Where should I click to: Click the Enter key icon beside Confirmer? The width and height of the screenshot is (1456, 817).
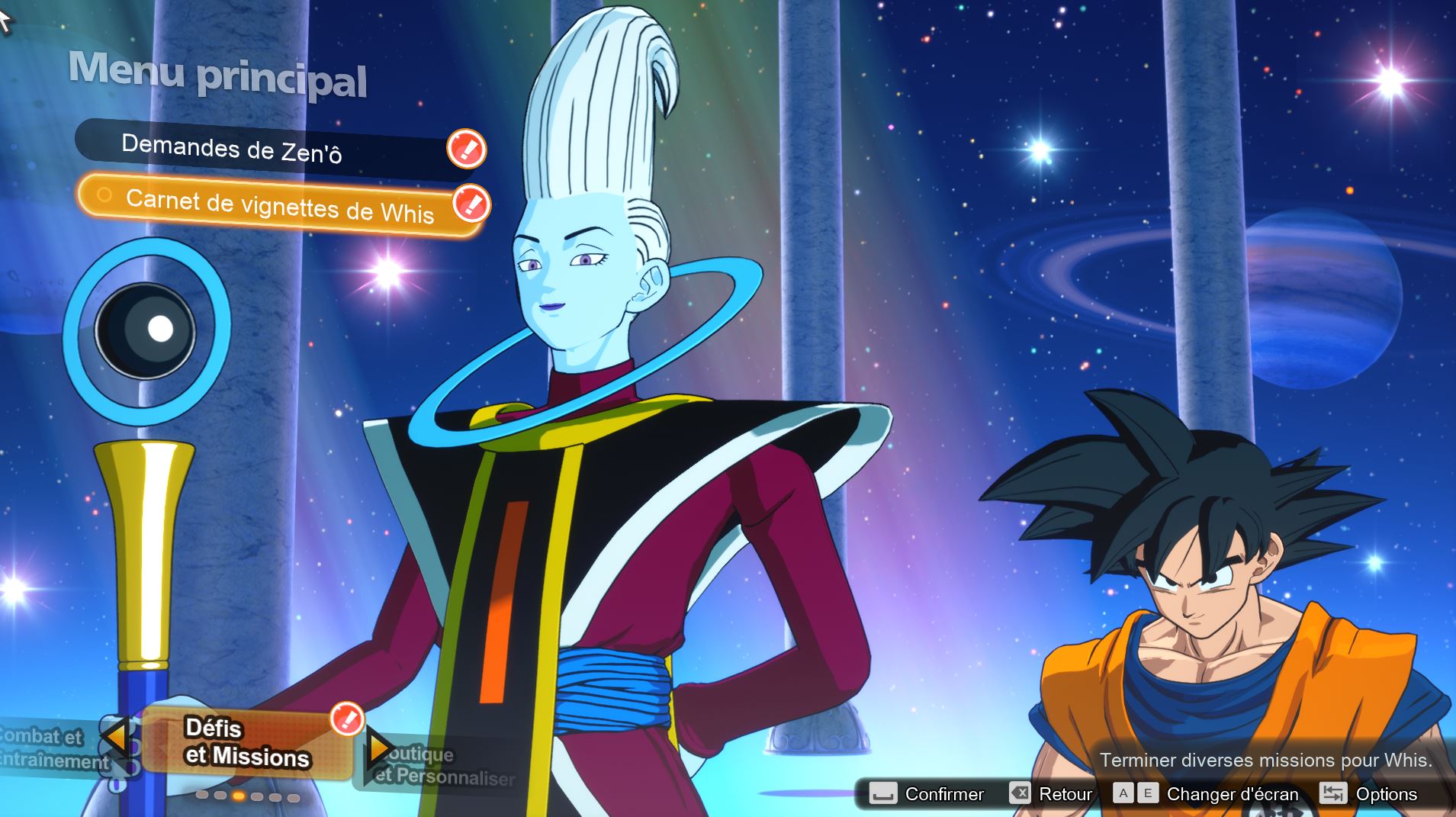[x=883, y=794]
